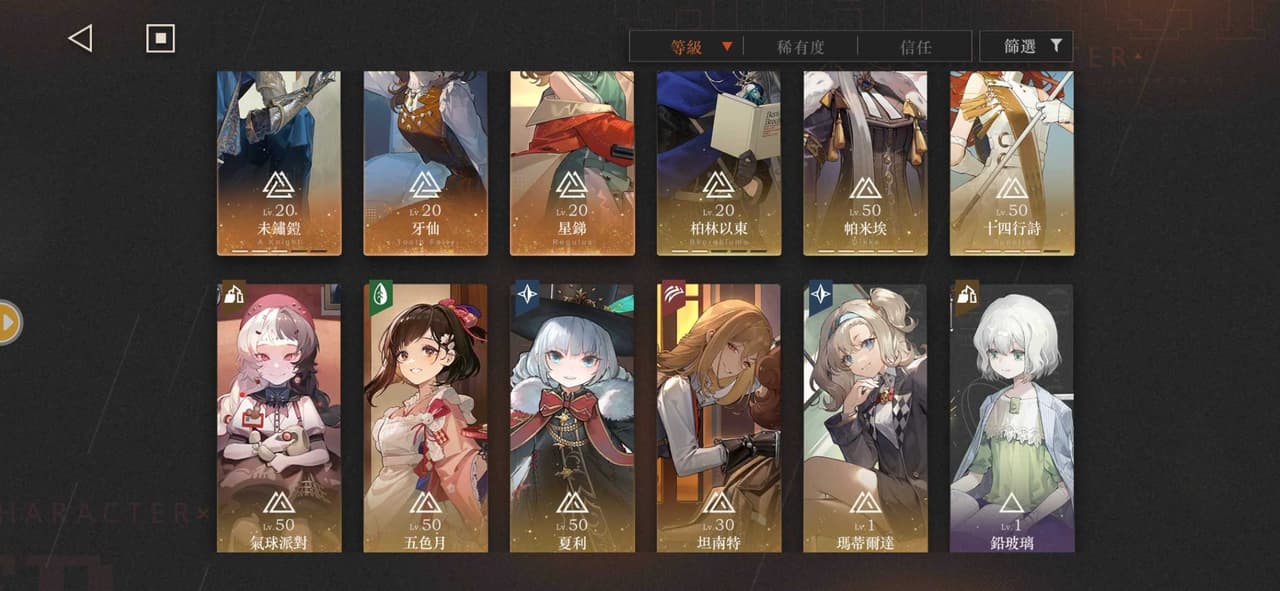Open the 氣球派對 character card
1280x591 pixels.
(x=279, y=418)
